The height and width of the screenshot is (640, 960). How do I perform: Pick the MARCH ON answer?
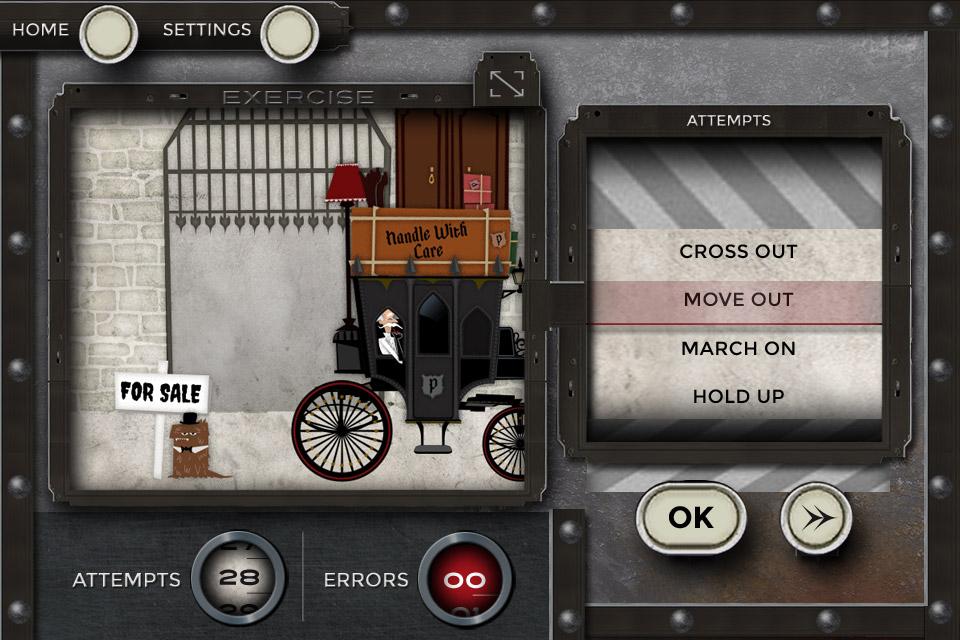[738, 349]
